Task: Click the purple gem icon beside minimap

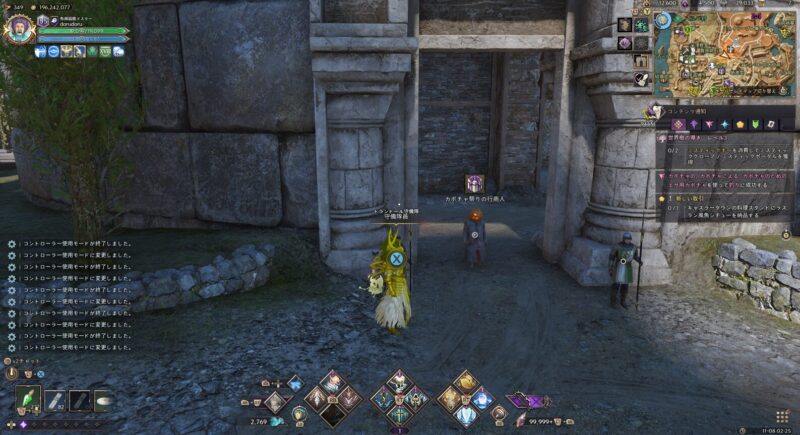Action: tap(625, 42)
